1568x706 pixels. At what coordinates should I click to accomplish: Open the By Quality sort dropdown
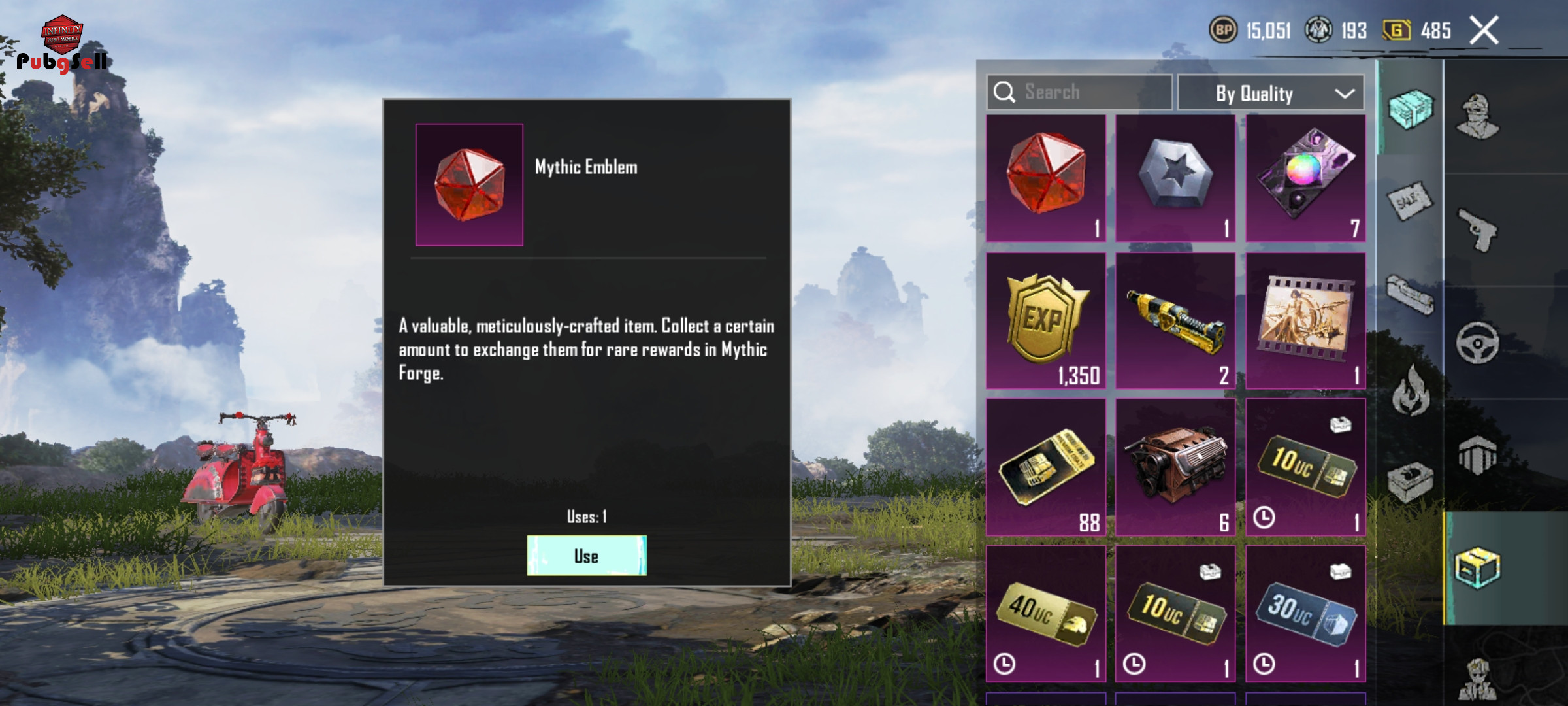1270,93
